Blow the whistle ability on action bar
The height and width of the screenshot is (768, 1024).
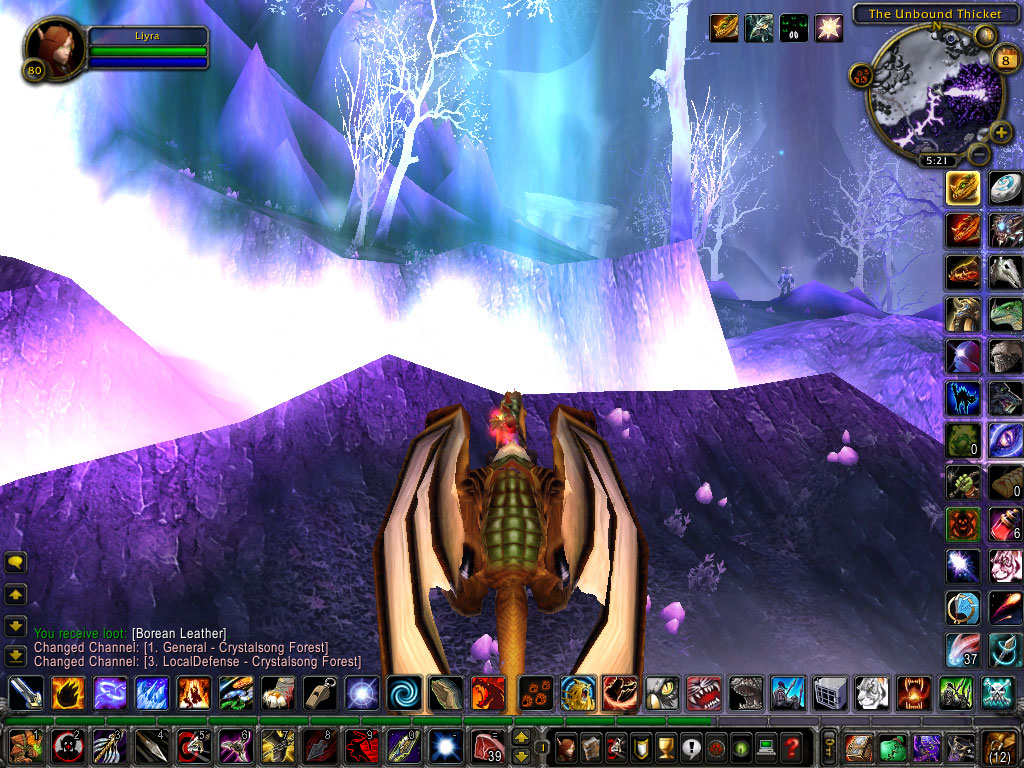pos(320,692)
